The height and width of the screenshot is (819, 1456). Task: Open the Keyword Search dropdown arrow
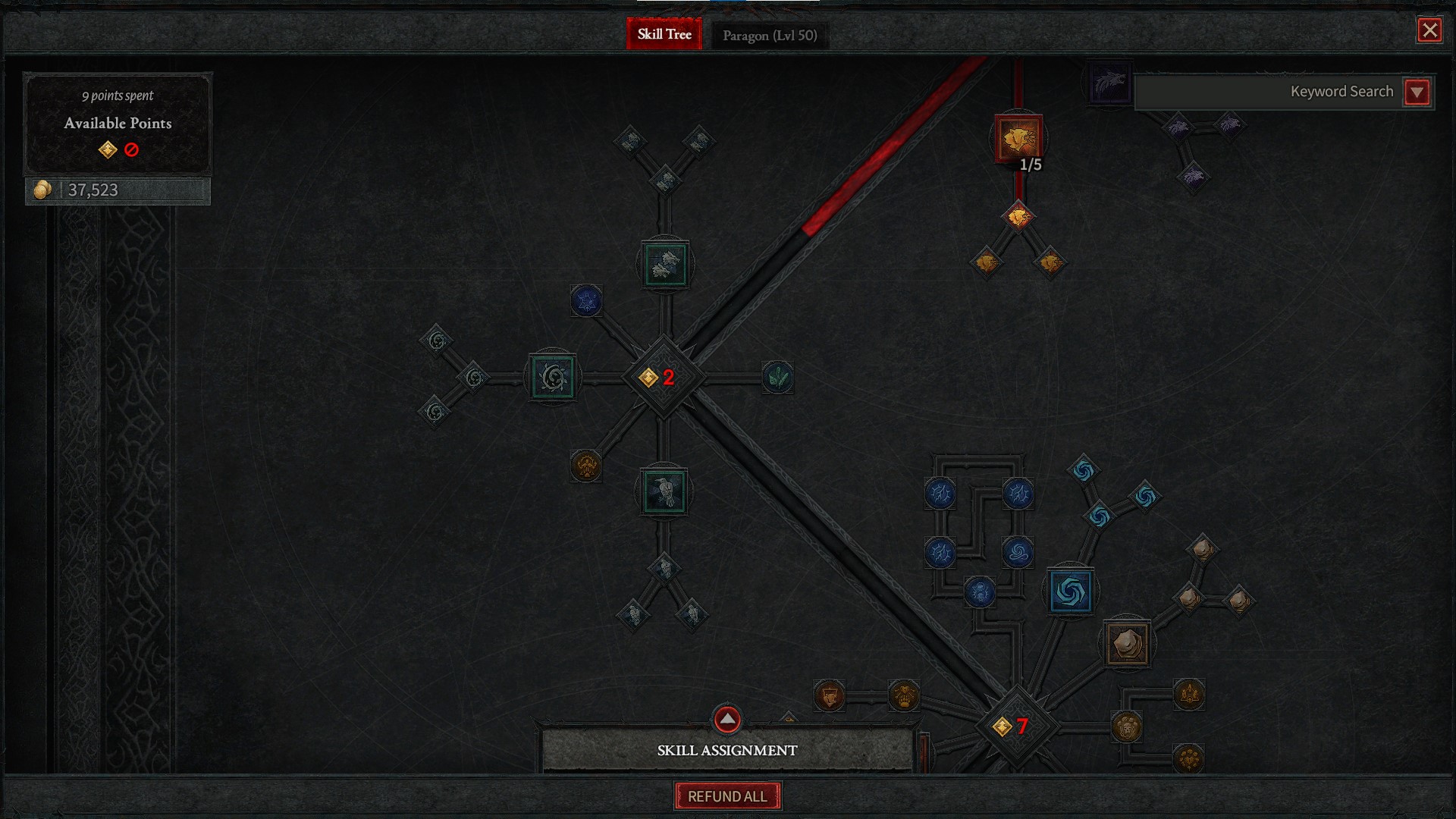1417,93
